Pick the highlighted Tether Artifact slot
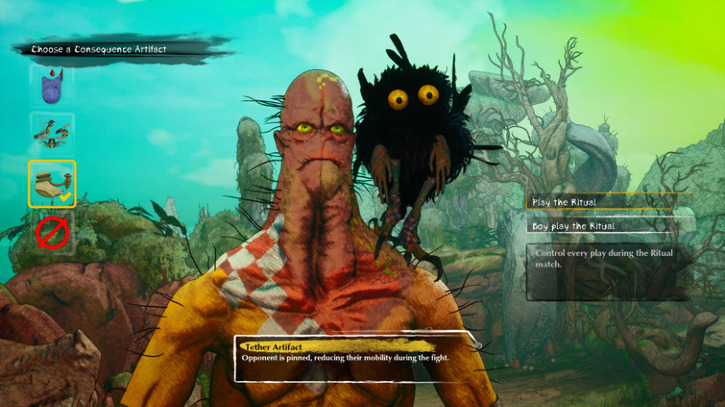725x407 pixels. tap(51, 183)
